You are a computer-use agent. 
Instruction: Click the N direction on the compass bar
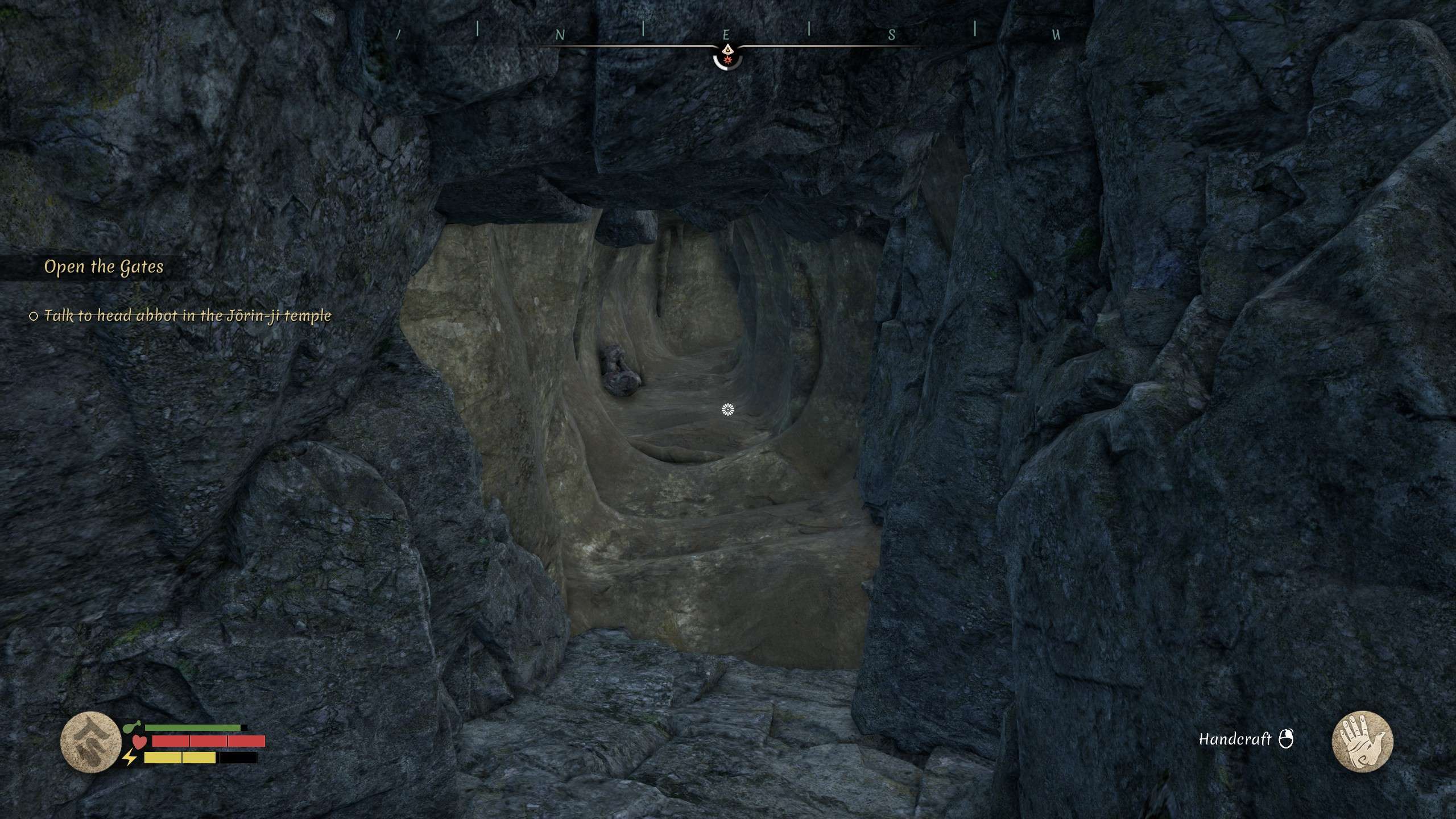click(x=559, y=33)
